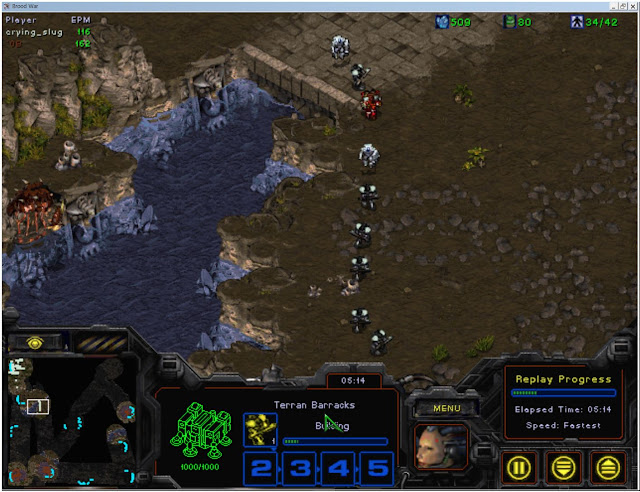Click queue slot number 4
Screen dimensions: 640x492
336,467
